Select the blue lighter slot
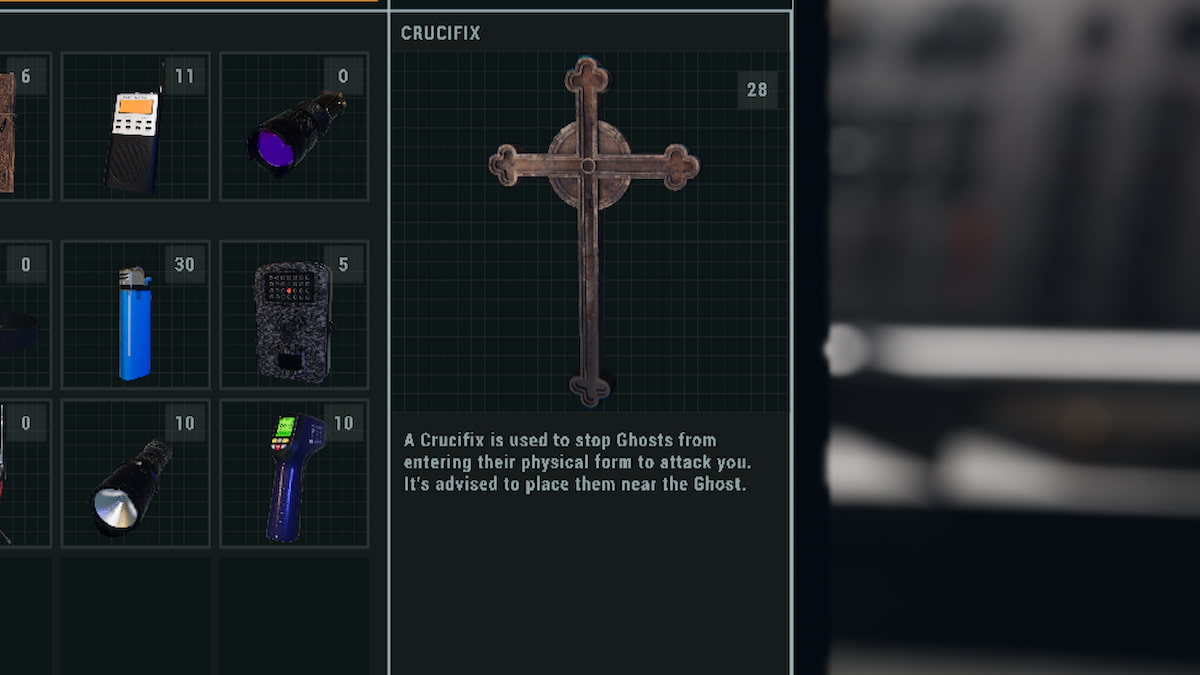Image resolution: width=1200 pixels, height=675 pixels. tap(135, 315)
